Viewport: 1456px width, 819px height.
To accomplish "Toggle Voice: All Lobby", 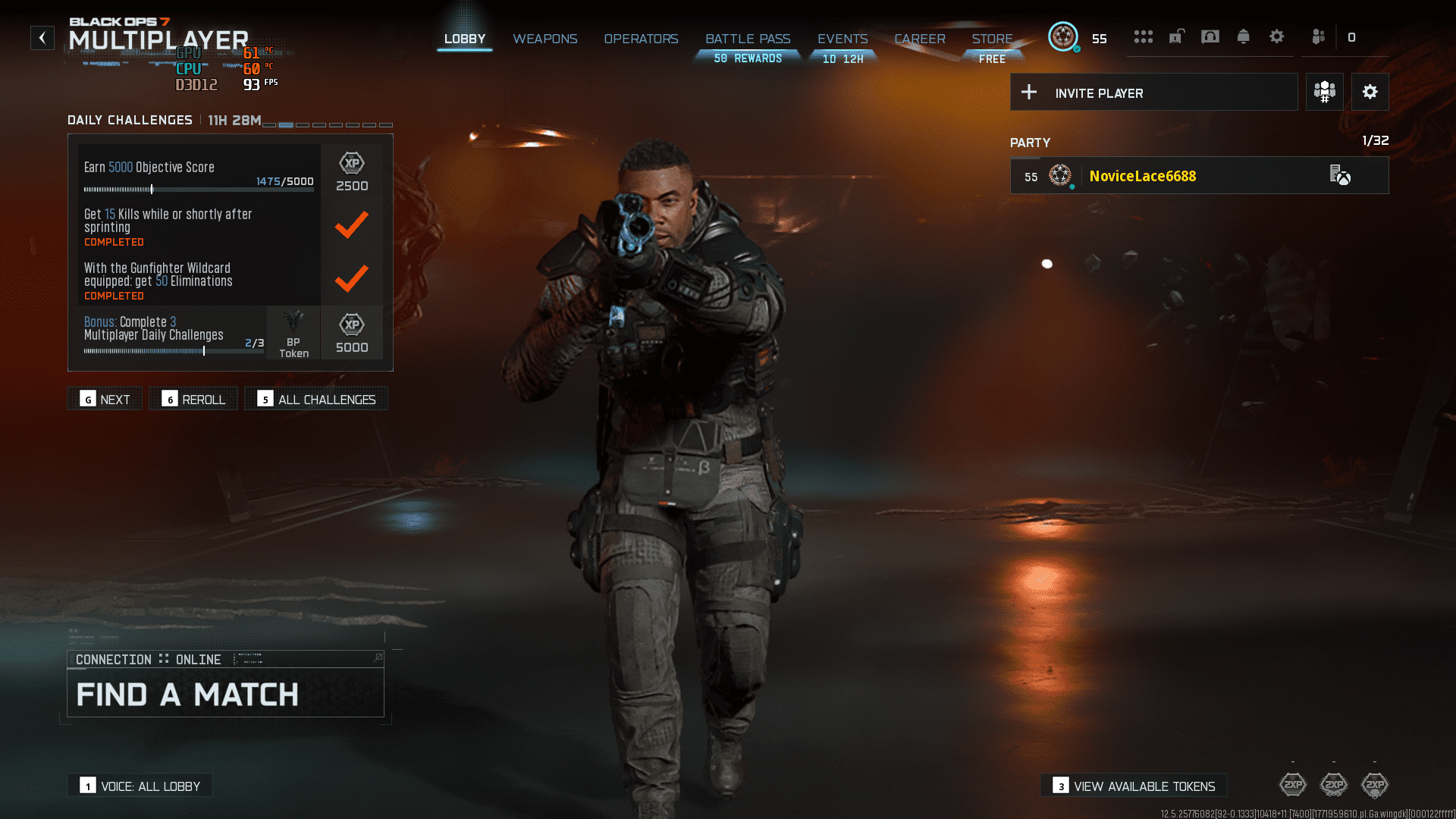I will point(139,786).
